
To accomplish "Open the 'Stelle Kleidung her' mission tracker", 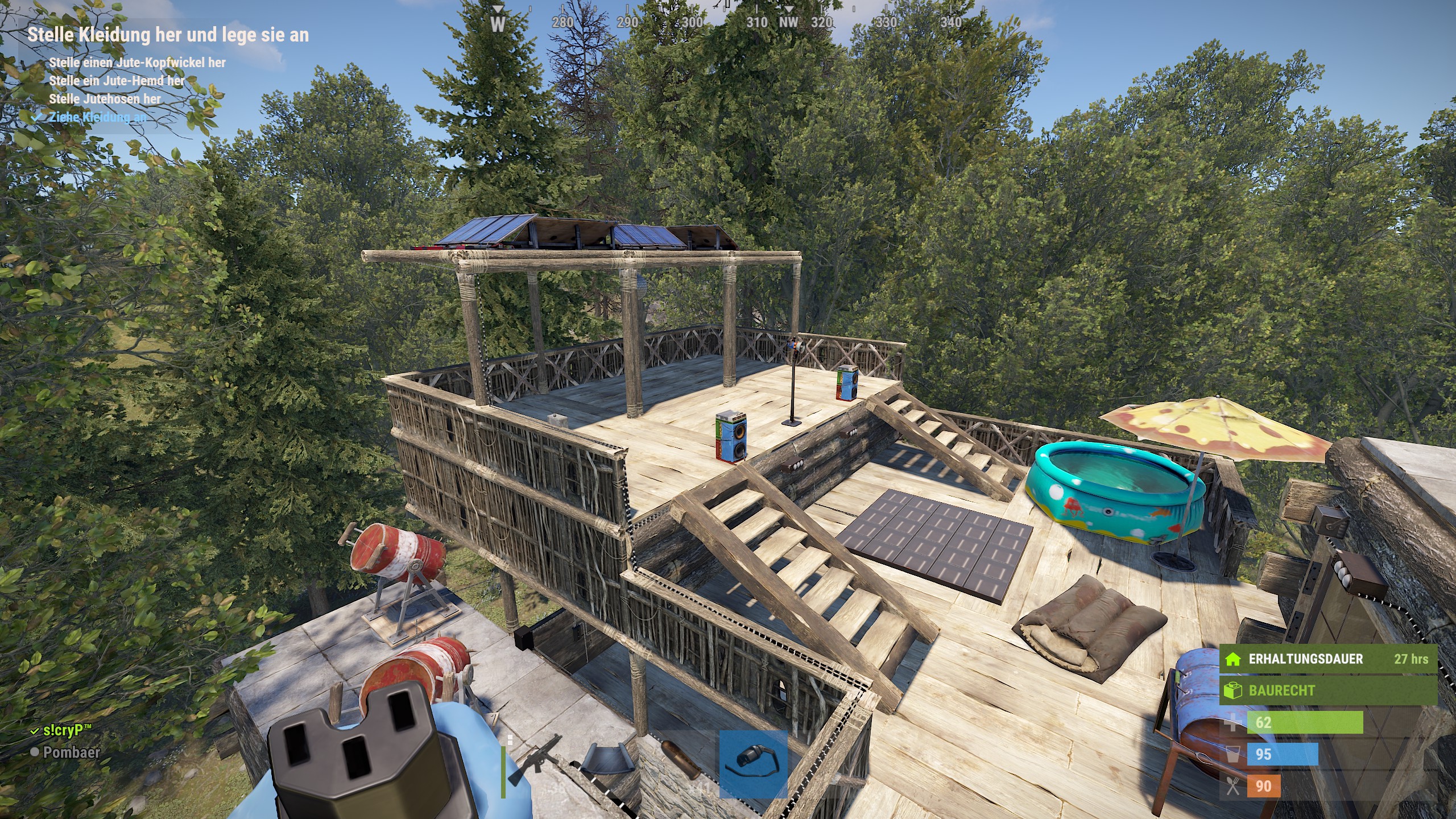I will tap(168, 35).
